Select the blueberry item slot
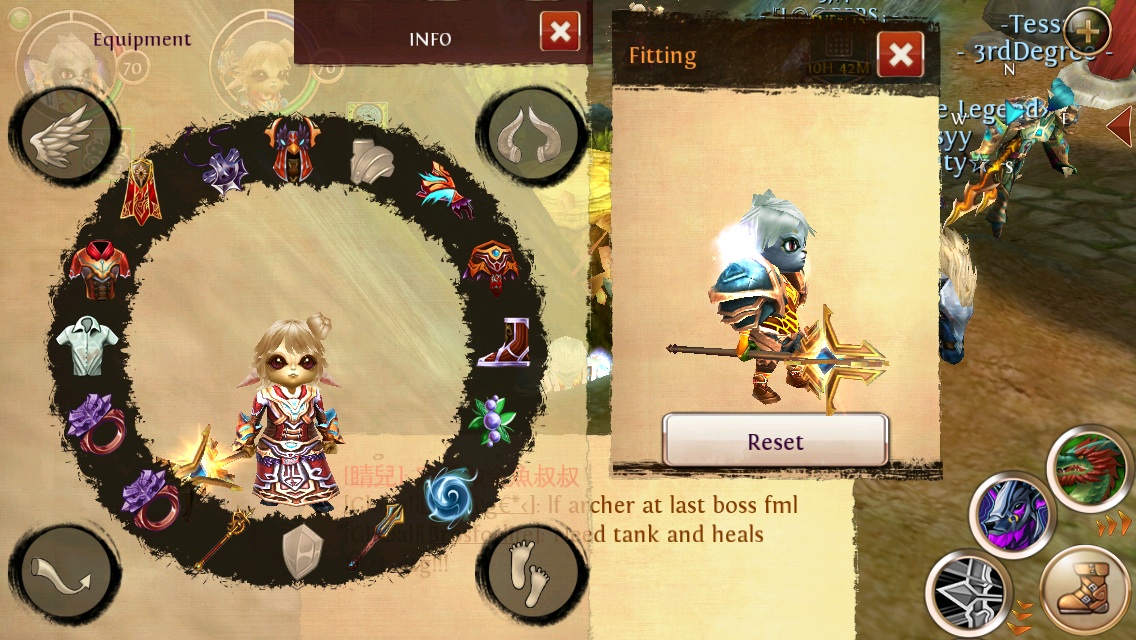1136x640 pixels. [491, 419]
